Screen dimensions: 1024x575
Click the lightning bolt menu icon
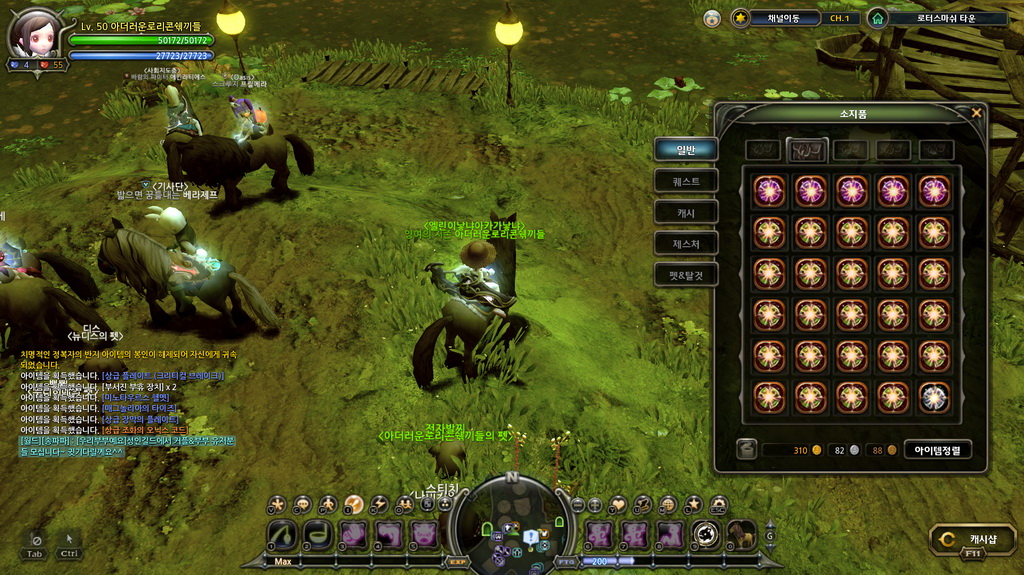[x=379, y=504]
